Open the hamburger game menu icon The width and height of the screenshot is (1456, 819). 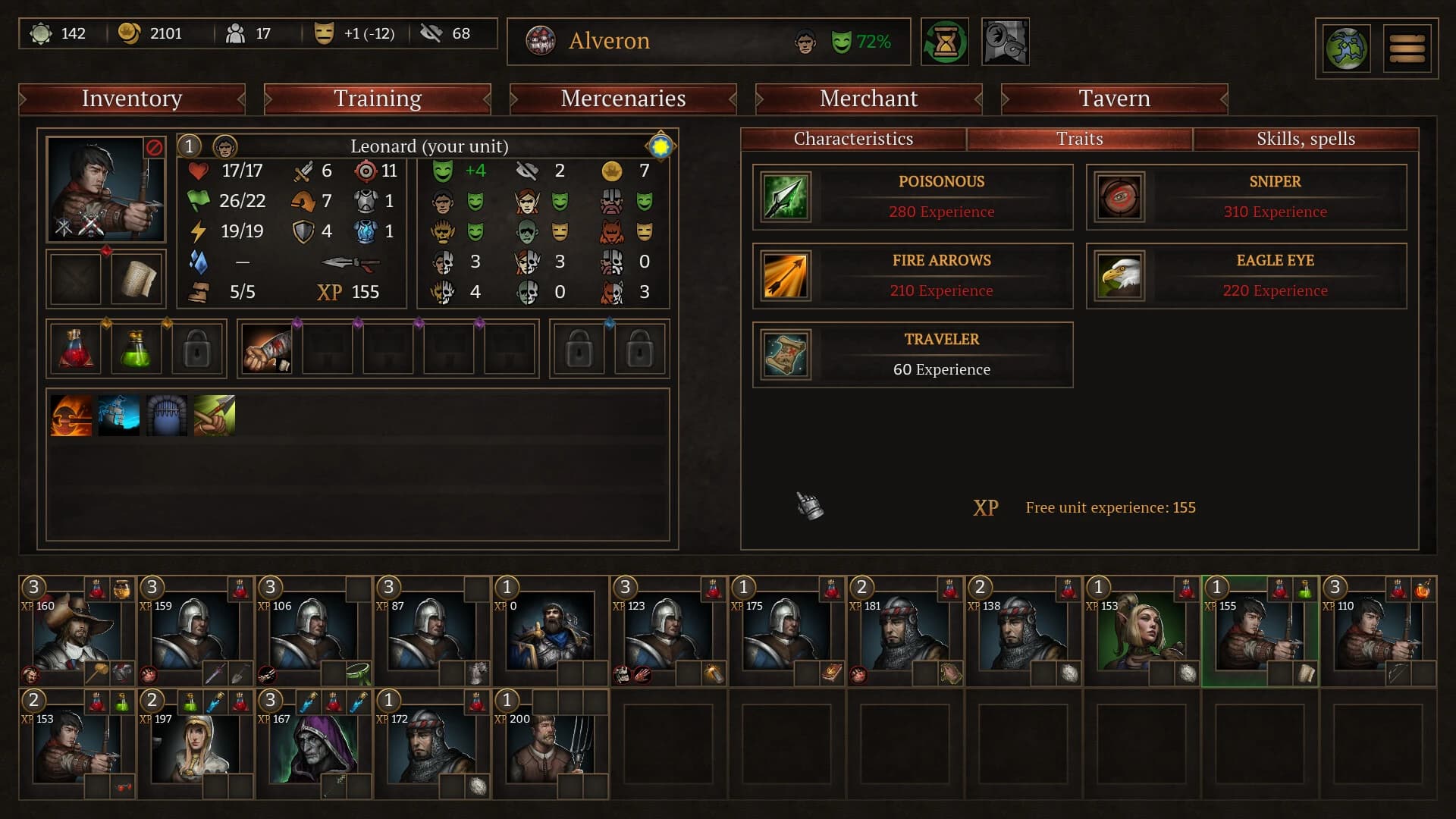(1407, 48)
